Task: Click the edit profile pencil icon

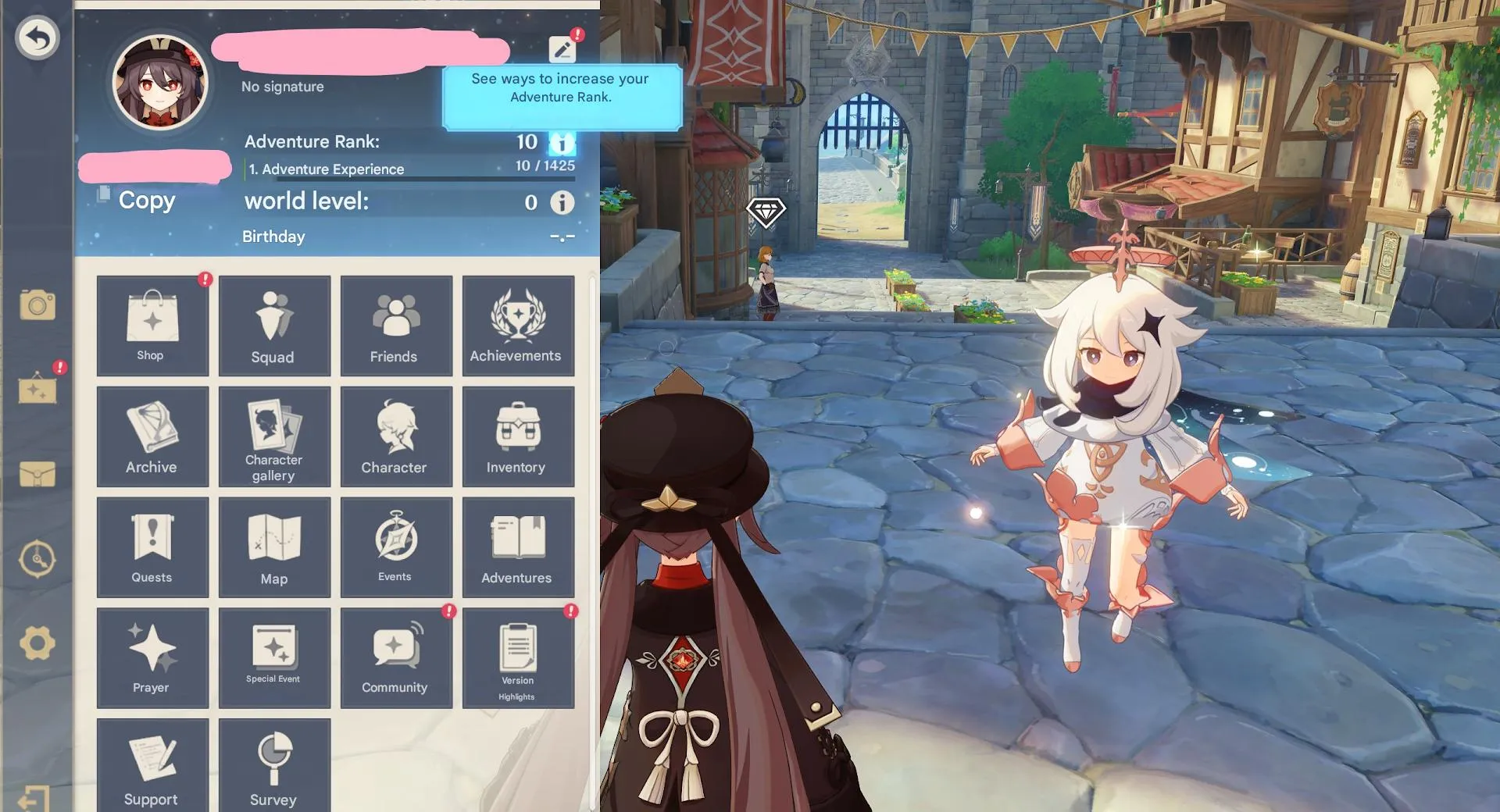Action: 562,49
